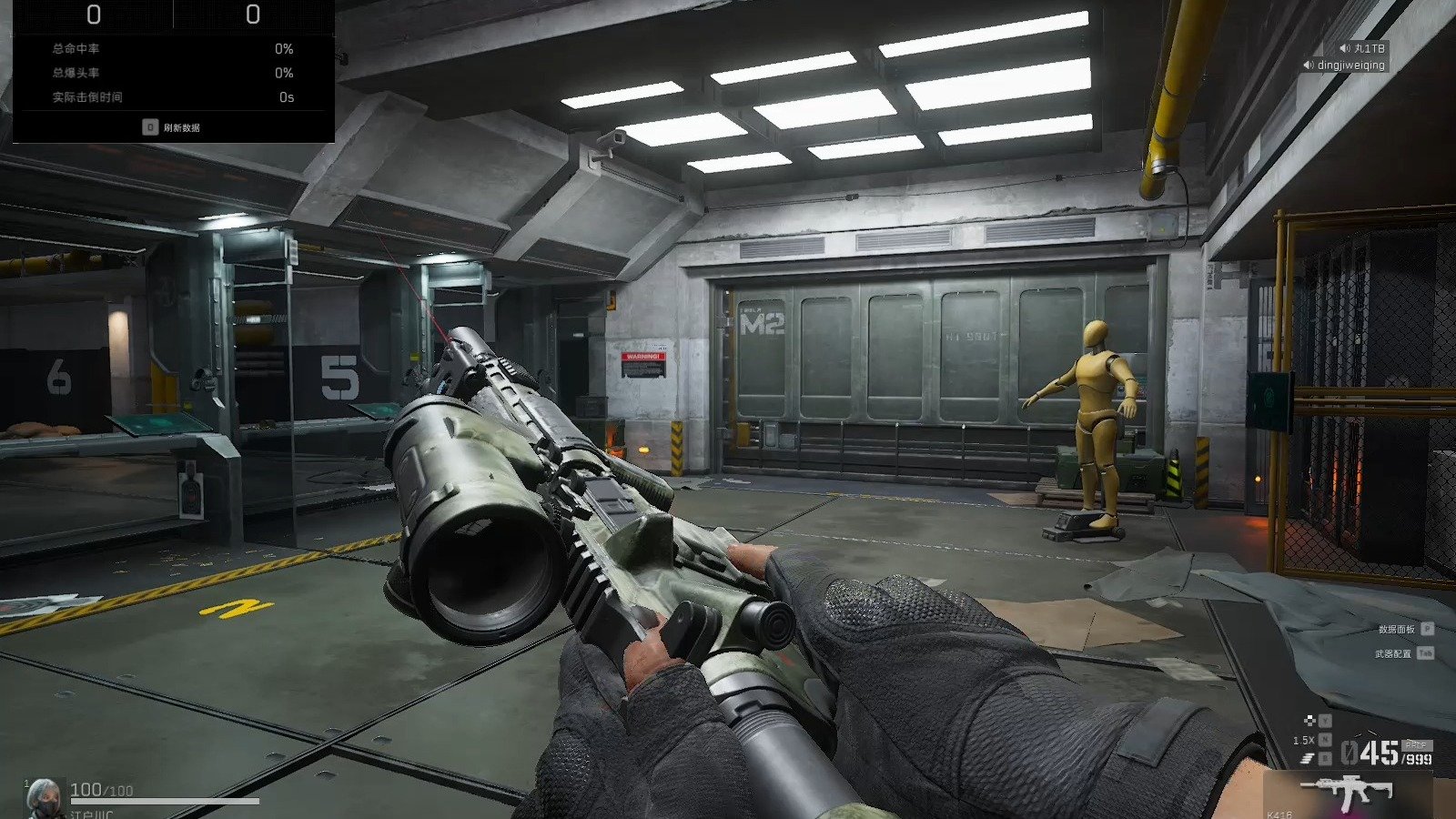Screen dimensions: 1456x819
Task: Open the 数据面板 data panel label
Action: click(1396, 629)
